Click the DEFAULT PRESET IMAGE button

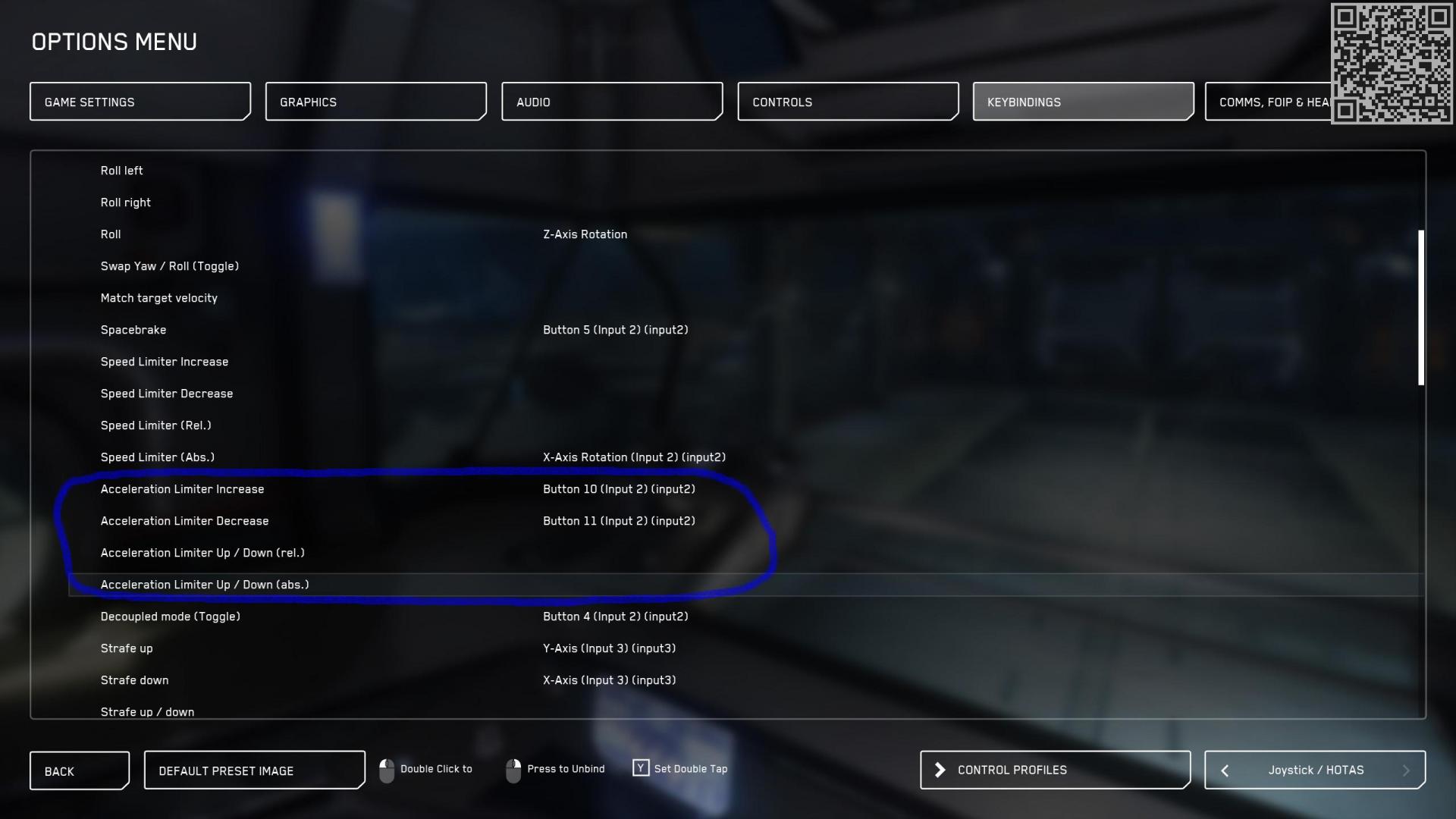(x=254, y=770)
